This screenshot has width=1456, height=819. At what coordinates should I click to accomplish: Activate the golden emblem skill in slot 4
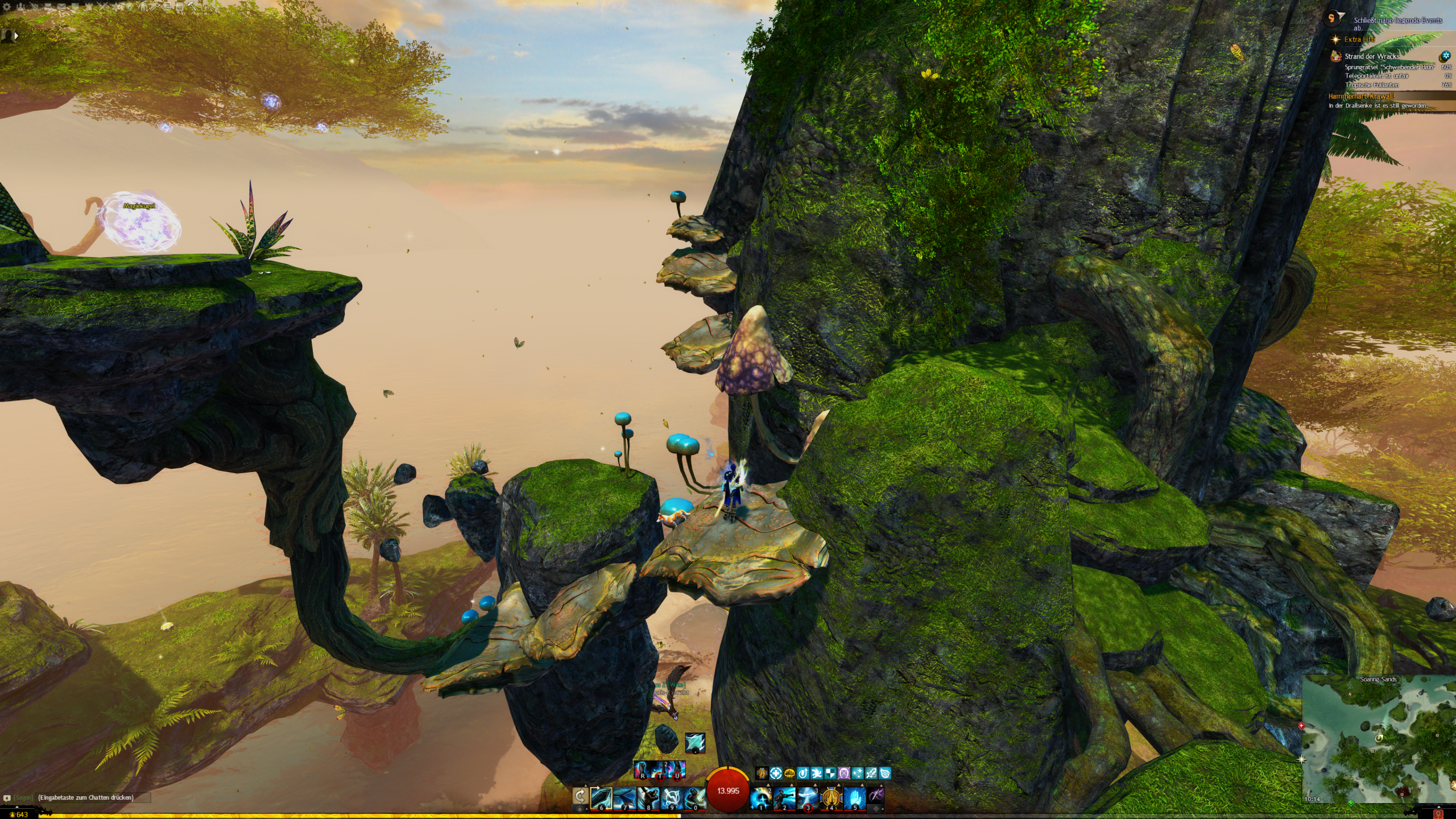point(831,798)
